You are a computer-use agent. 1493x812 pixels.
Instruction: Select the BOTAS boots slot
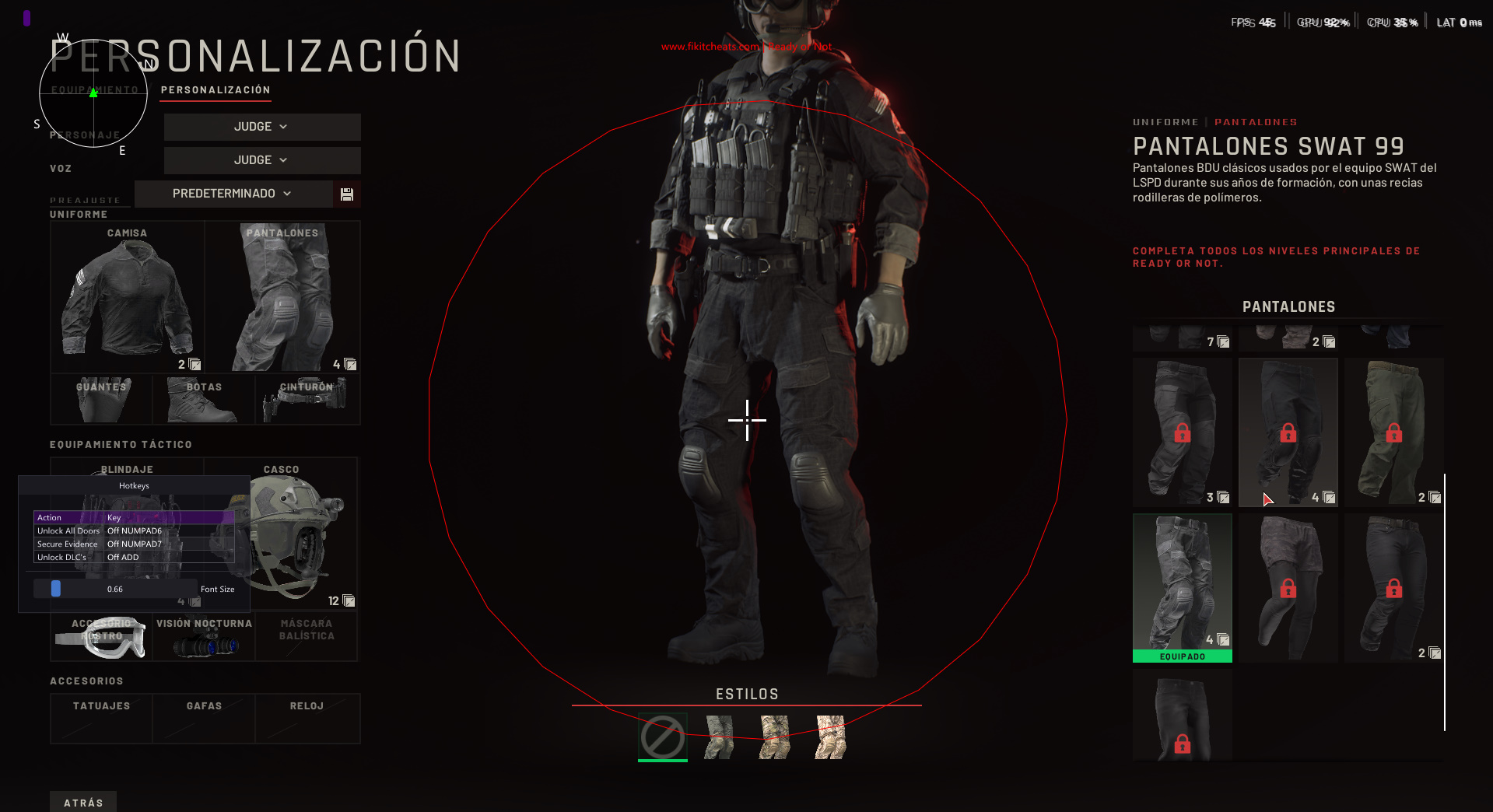[203, 400]
